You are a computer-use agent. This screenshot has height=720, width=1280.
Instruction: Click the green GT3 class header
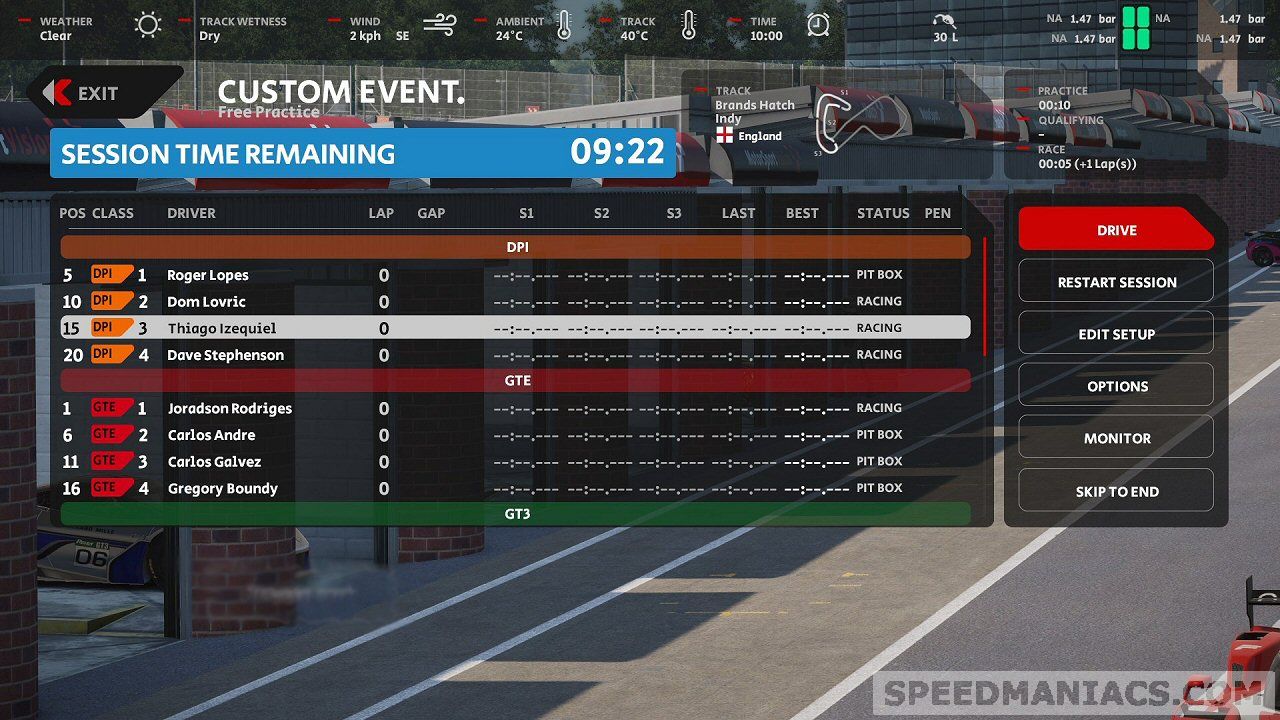pyautogui.click(x=516, y=514)
